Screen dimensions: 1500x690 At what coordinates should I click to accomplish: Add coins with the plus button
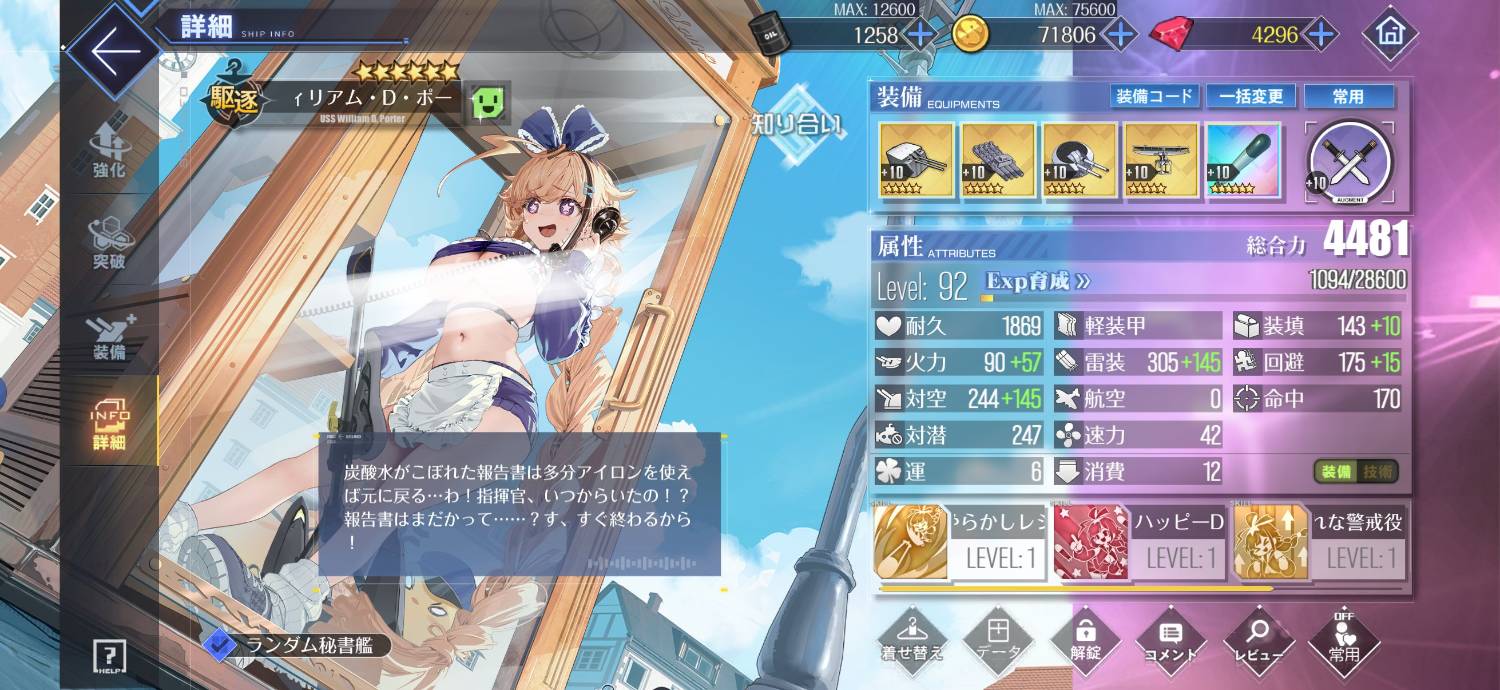(1119, 35)
